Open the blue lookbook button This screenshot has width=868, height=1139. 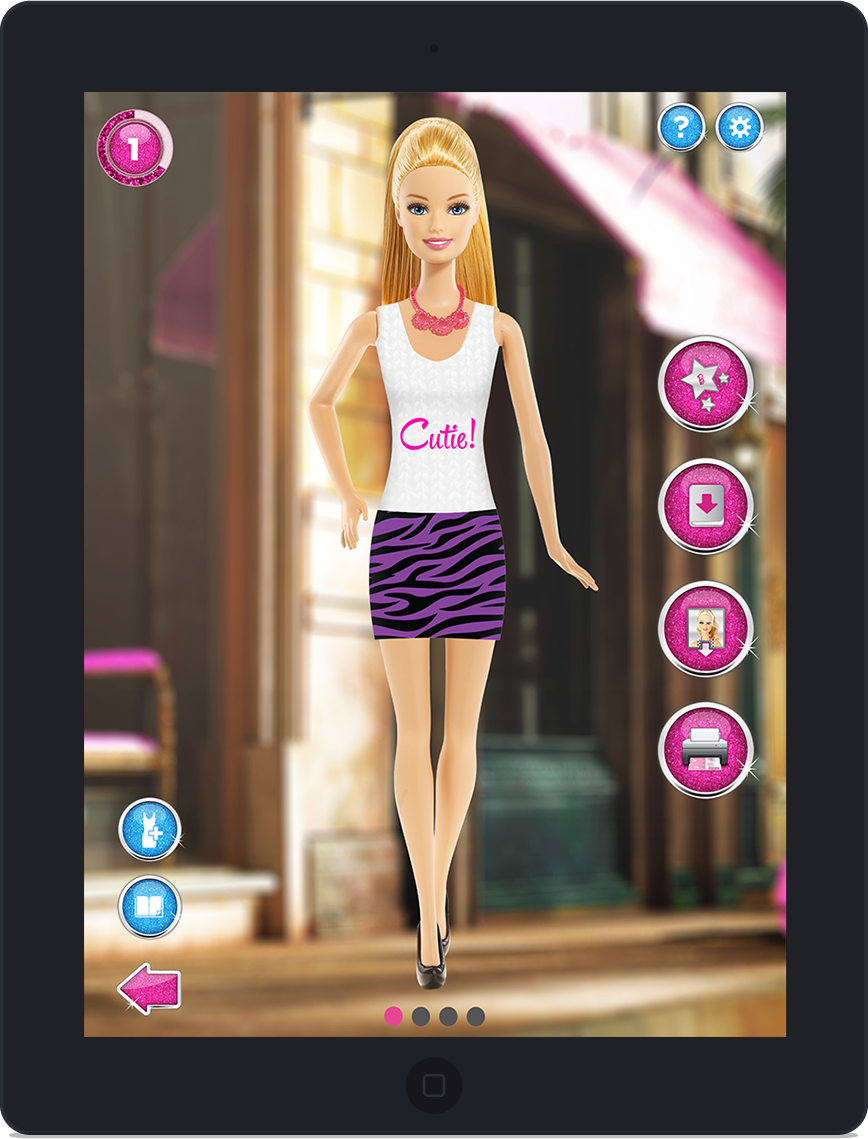tap(150, 907)
